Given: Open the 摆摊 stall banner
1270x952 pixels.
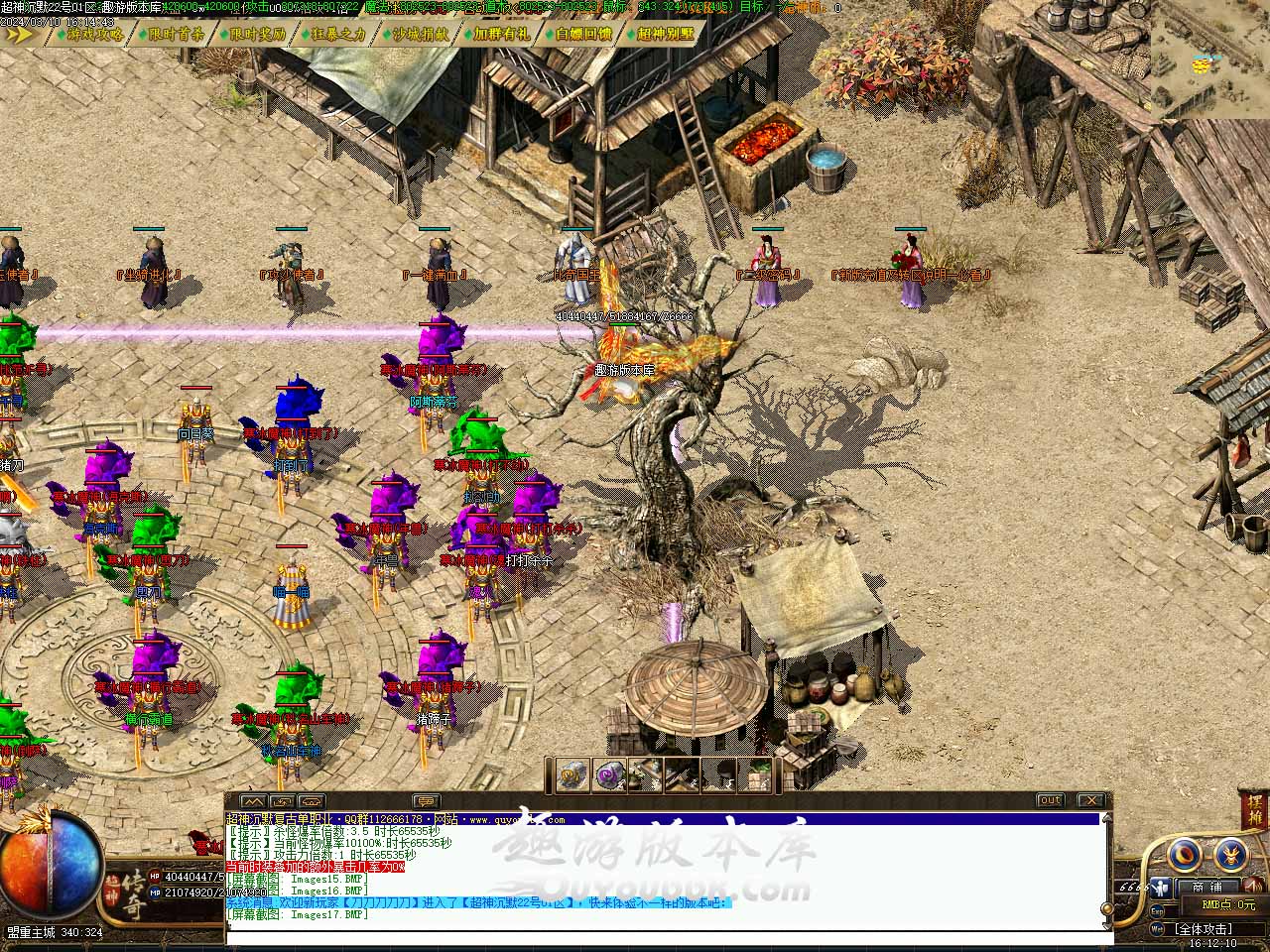Looking at the screenshot, I should pos(1253,810).
